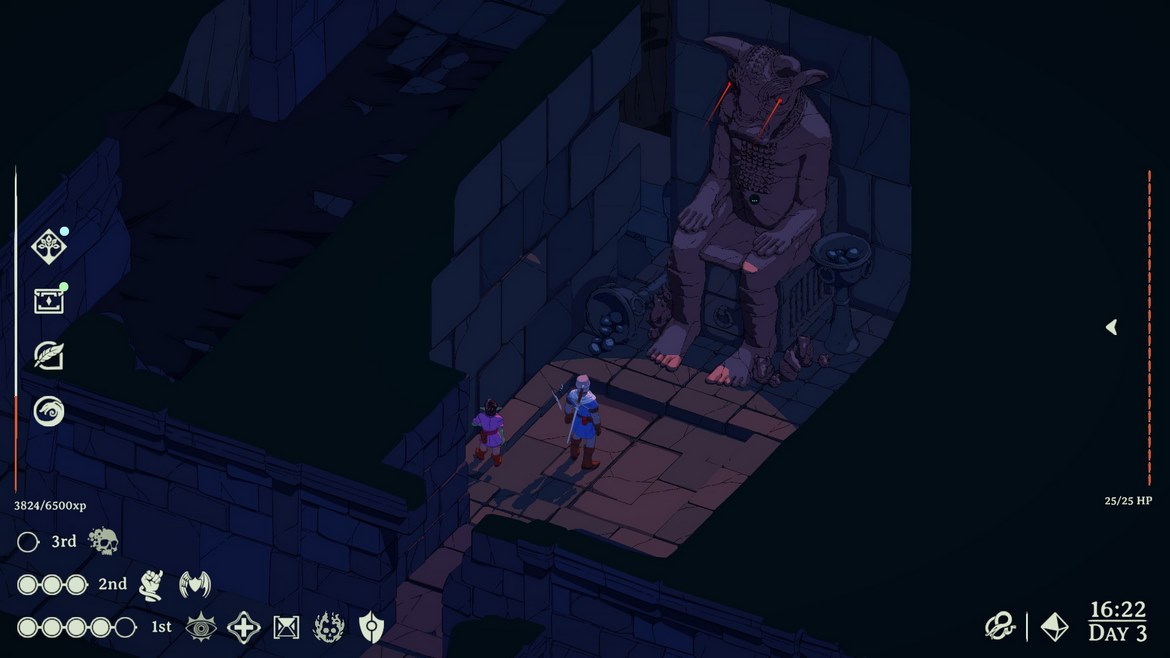Open the chest inventory icon
1170x658 pixels.
pos(49,300)
